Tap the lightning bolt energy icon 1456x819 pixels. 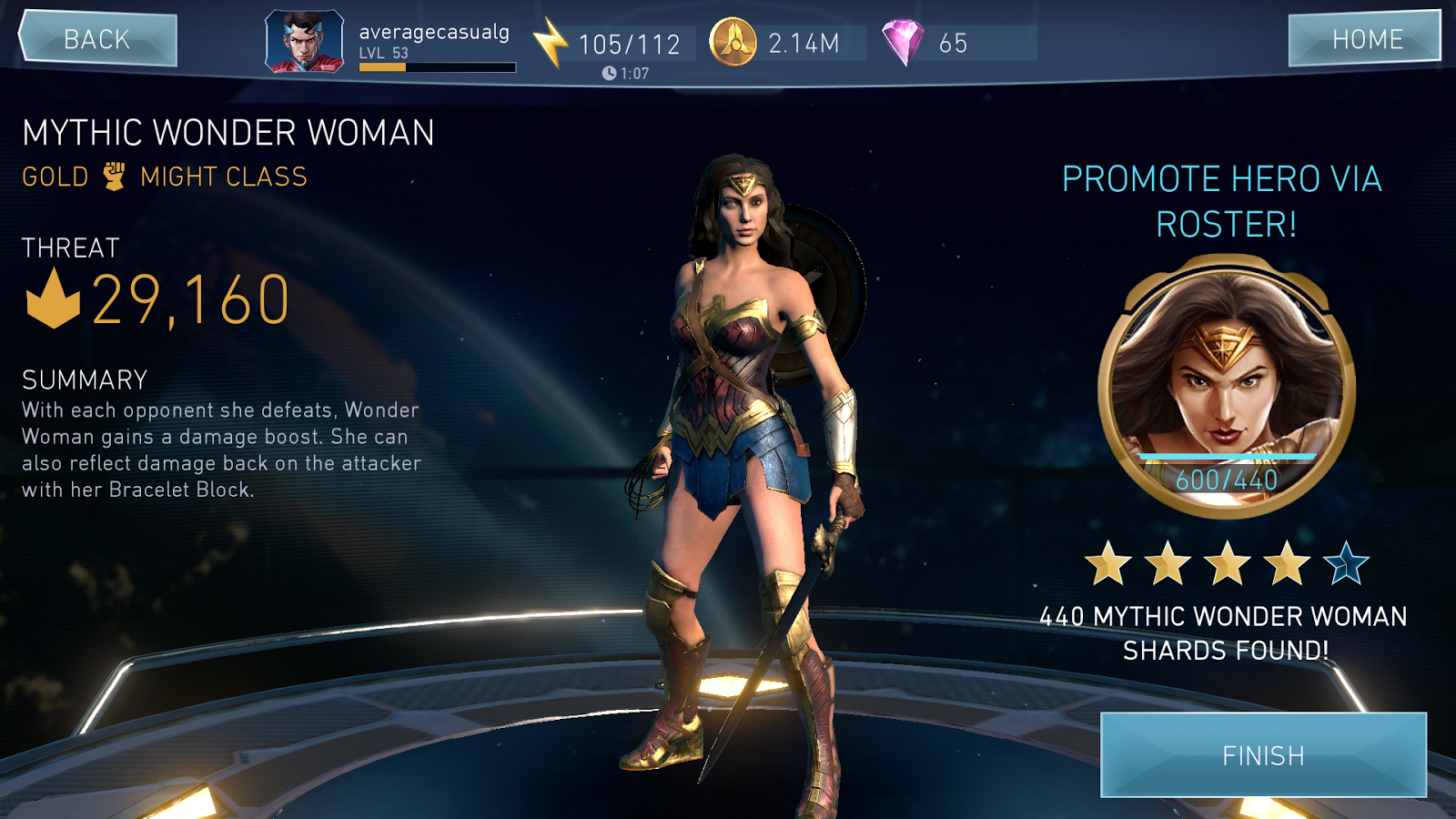point(550,43)
